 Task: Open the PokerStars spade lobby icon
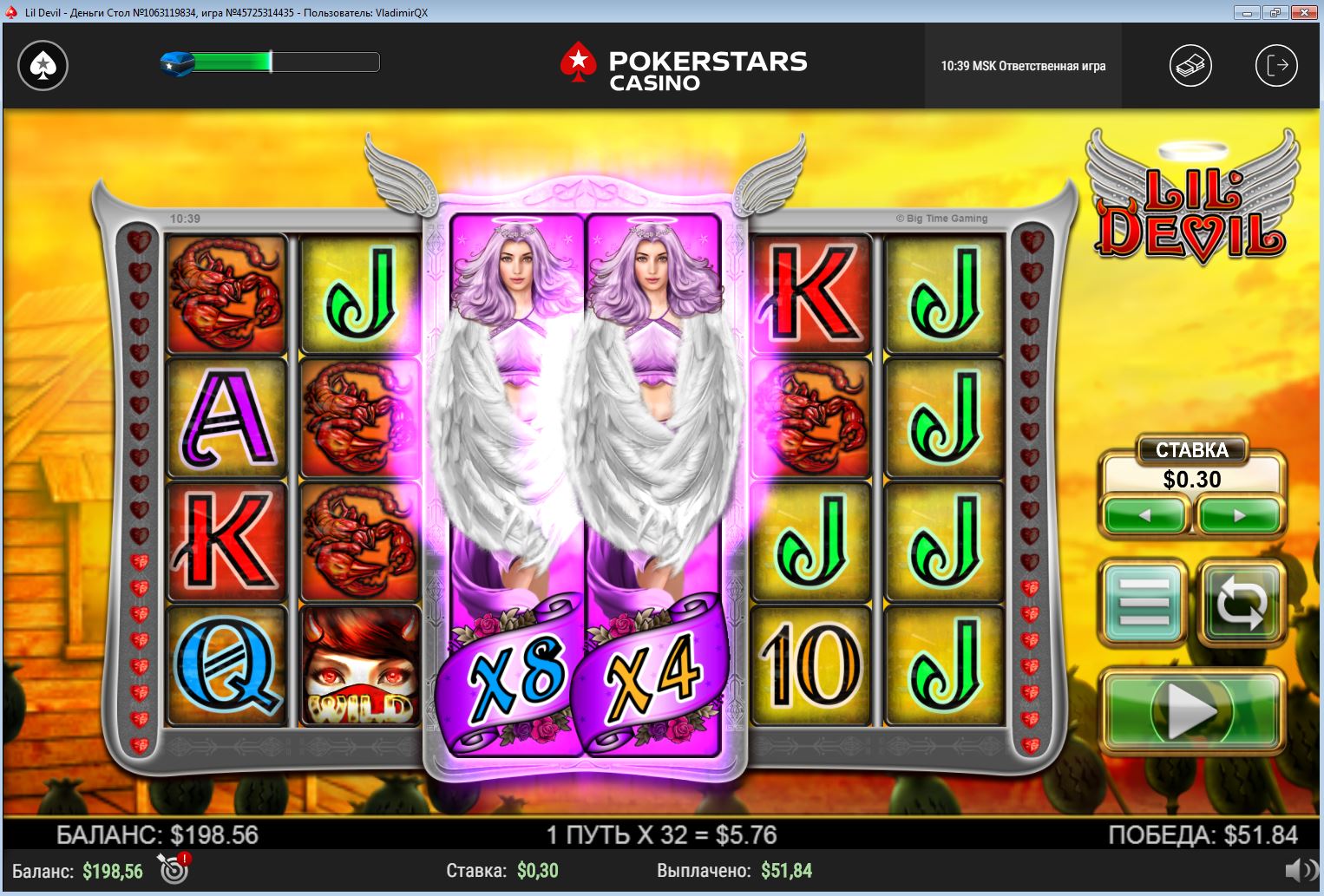pyautogui.click(x=43, y=66)
